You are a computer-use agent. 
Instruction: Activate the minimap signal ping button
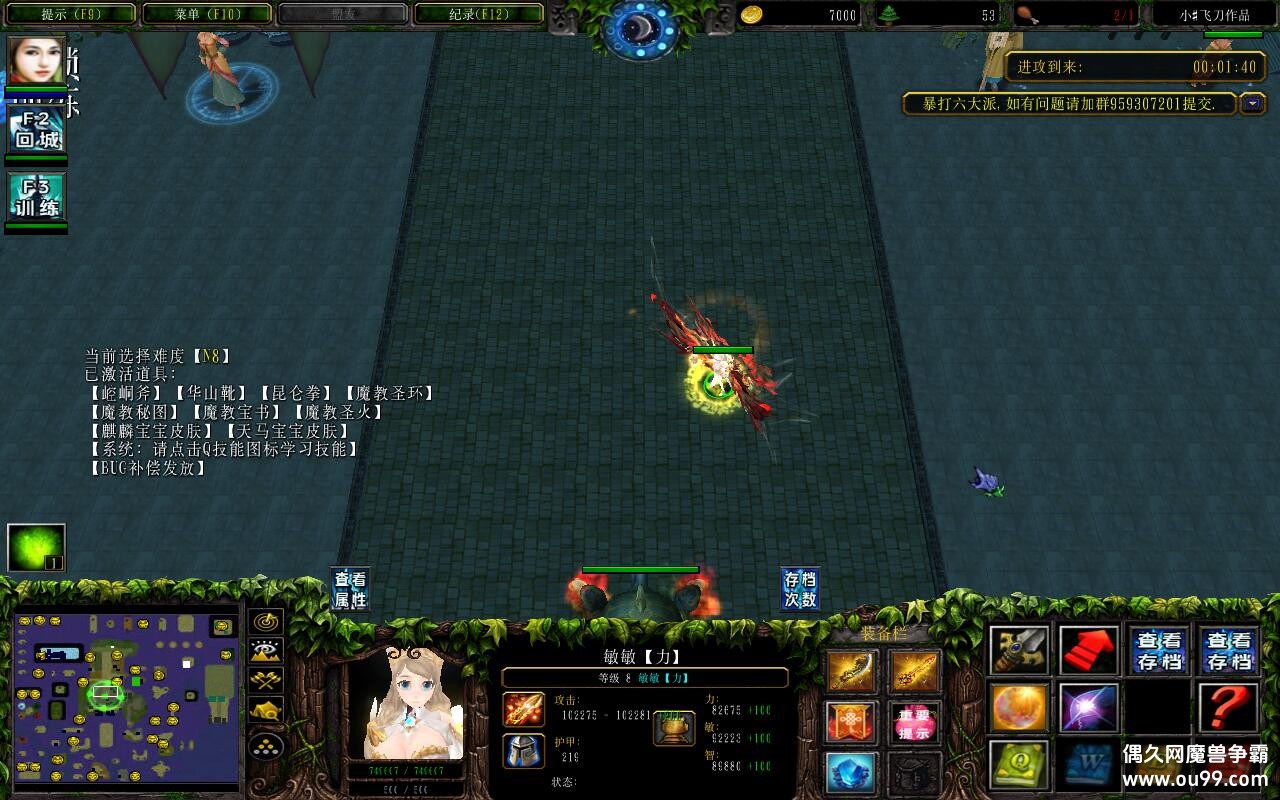click(x=266, y=622)
